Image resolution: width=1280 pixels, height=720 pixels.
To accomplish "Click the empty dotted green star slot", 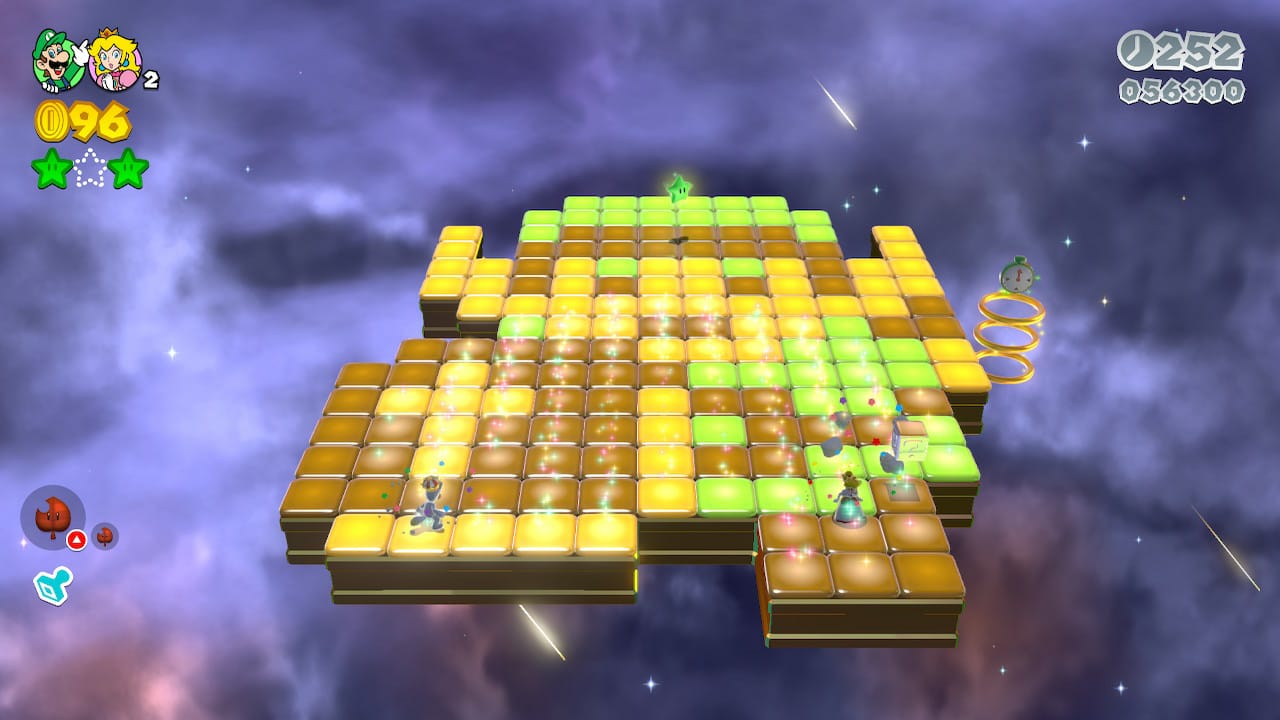I will click(x=90, y=168).
